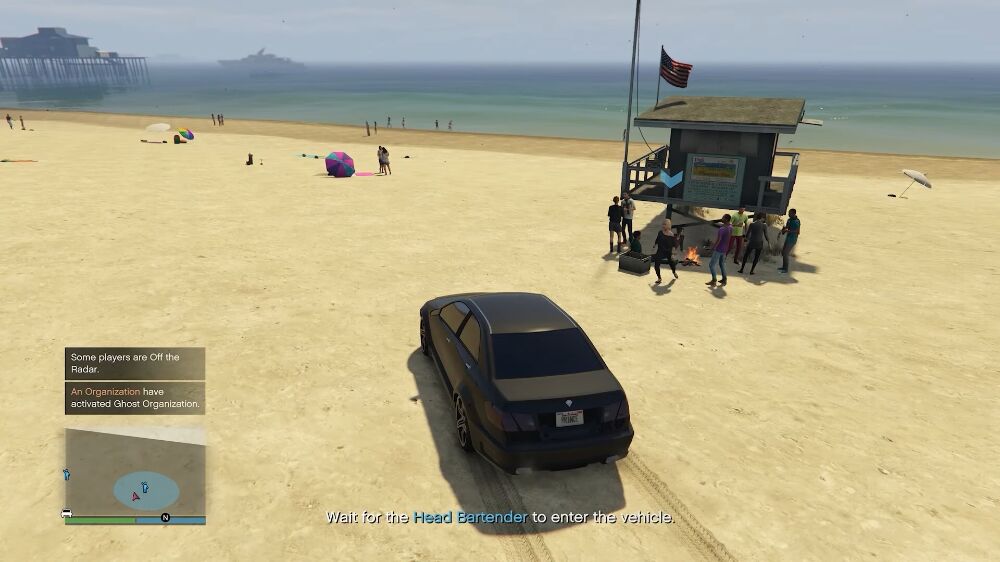
Task: Click the Off the Radar notification
Action: tap(135, 363)
